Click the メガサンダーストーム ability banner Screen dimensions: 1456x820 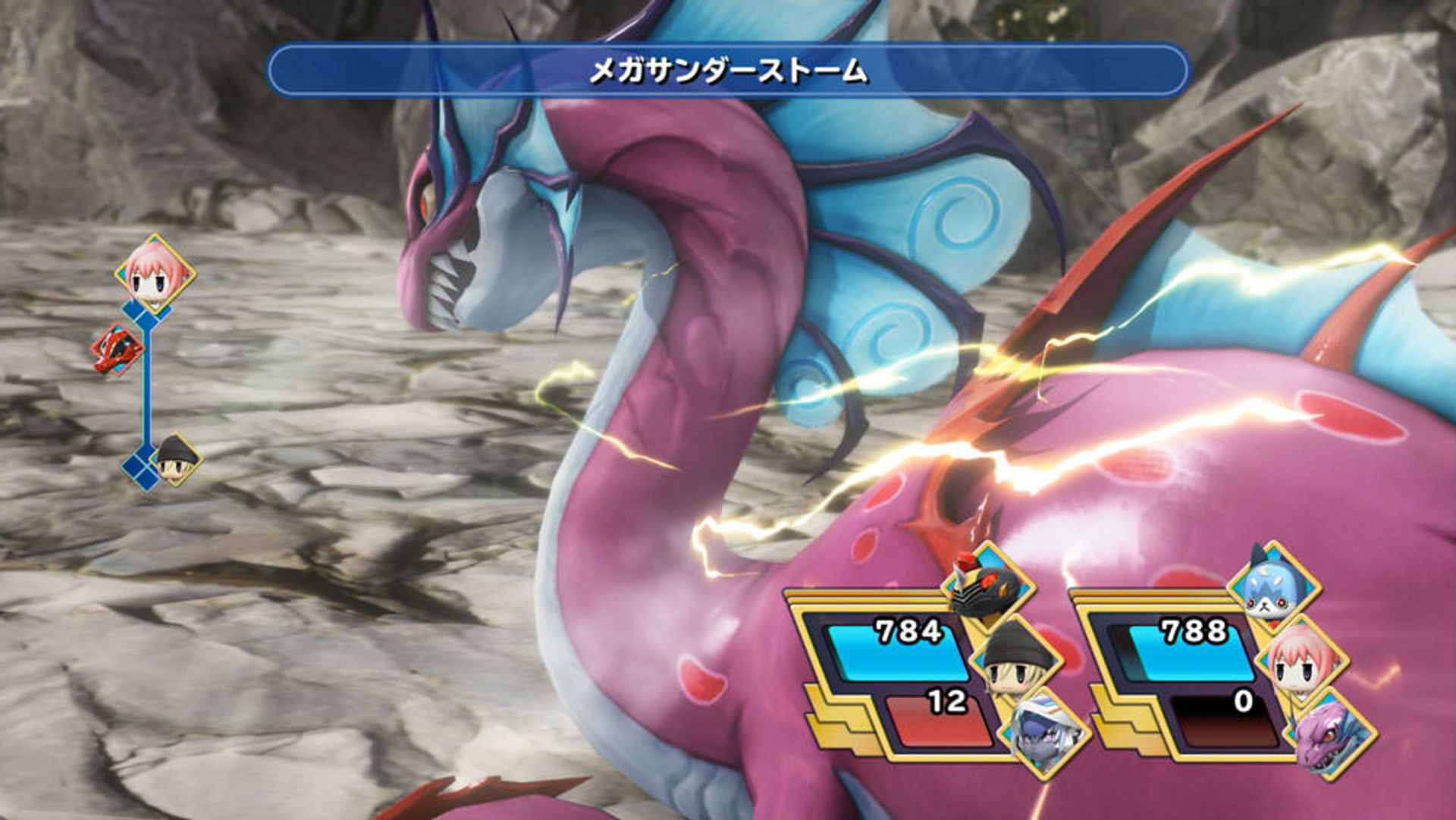pyautogui.click(x=726, y=72)
